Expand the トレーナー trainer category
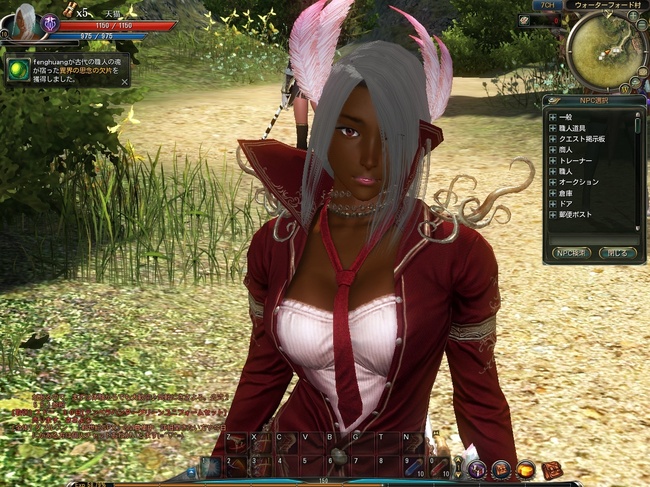Screen dimensions: 650x487 click(552, 161)
